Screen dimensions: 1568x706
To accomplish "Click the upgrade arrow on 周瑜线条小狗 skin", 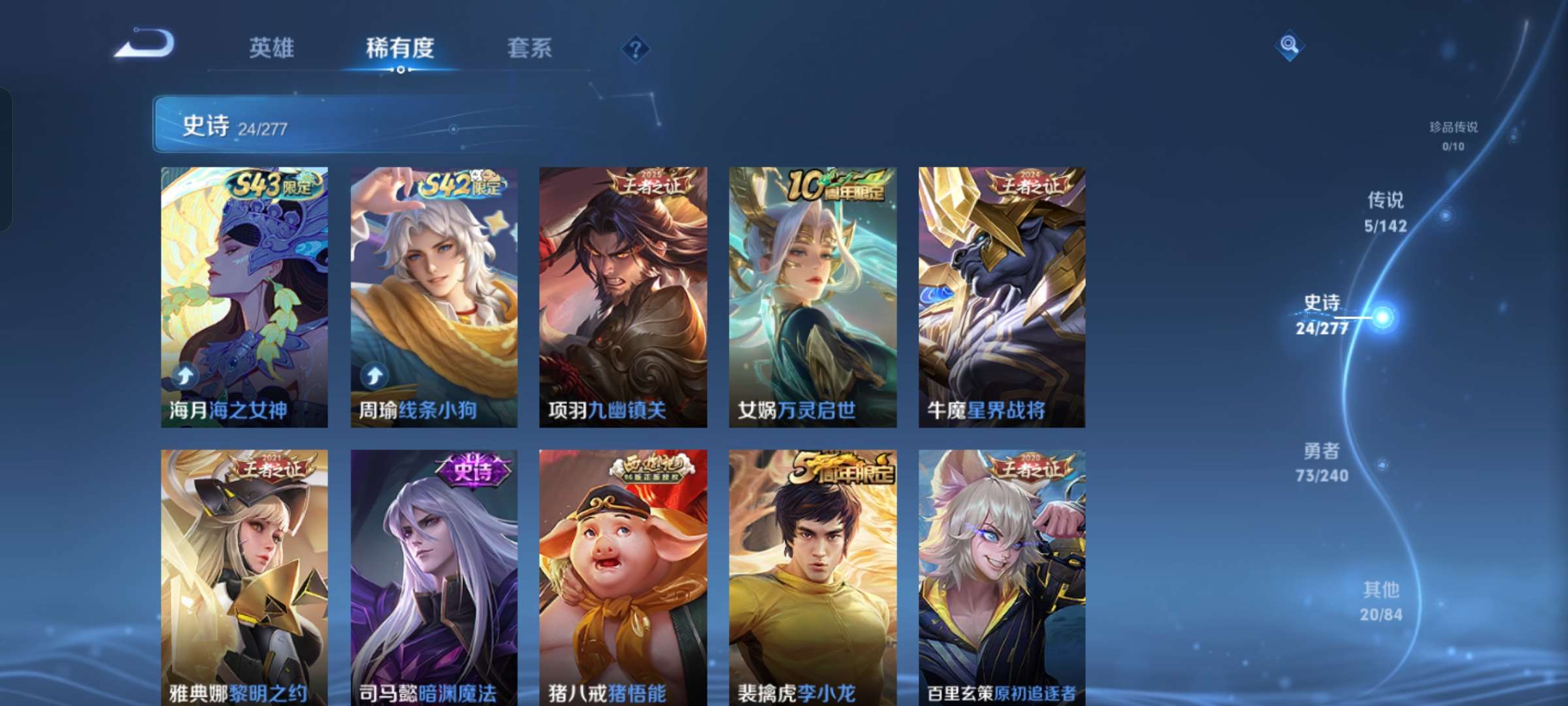I will tap(372, 375).
